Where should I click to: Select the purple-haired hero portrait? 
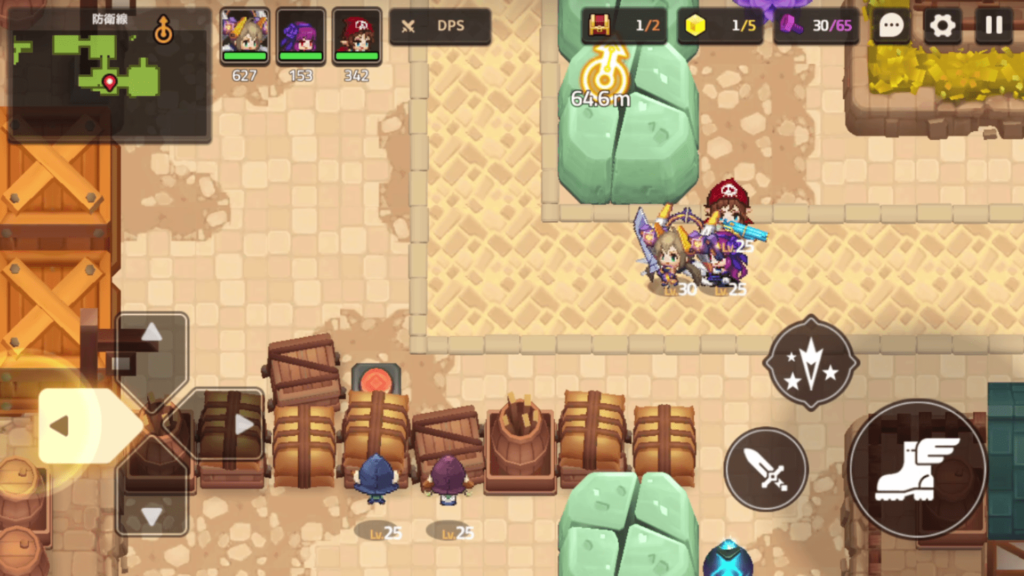[301, 37]
